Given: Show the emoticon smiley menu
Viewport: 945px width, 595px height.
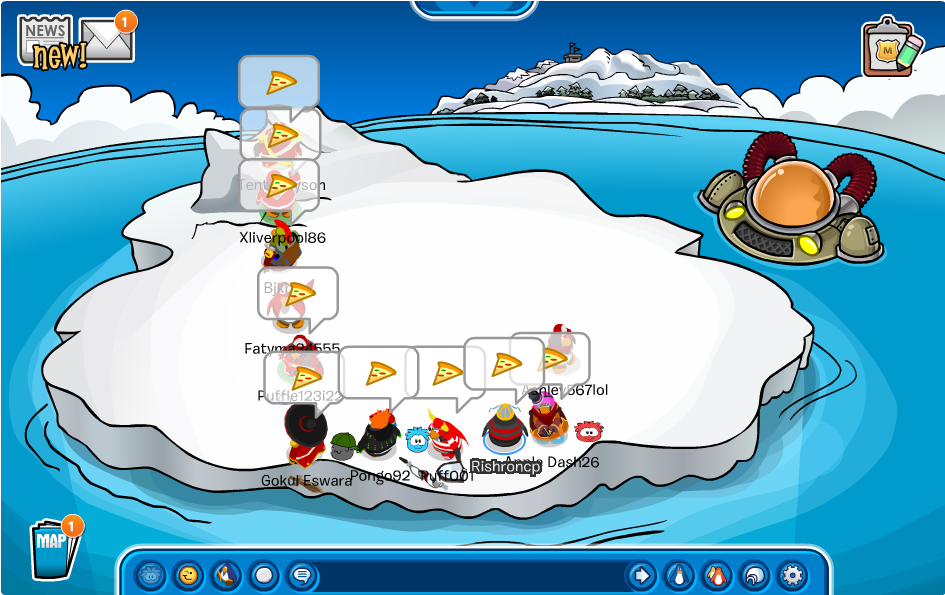Looking at the screenshot, I should tap(188, 575).
